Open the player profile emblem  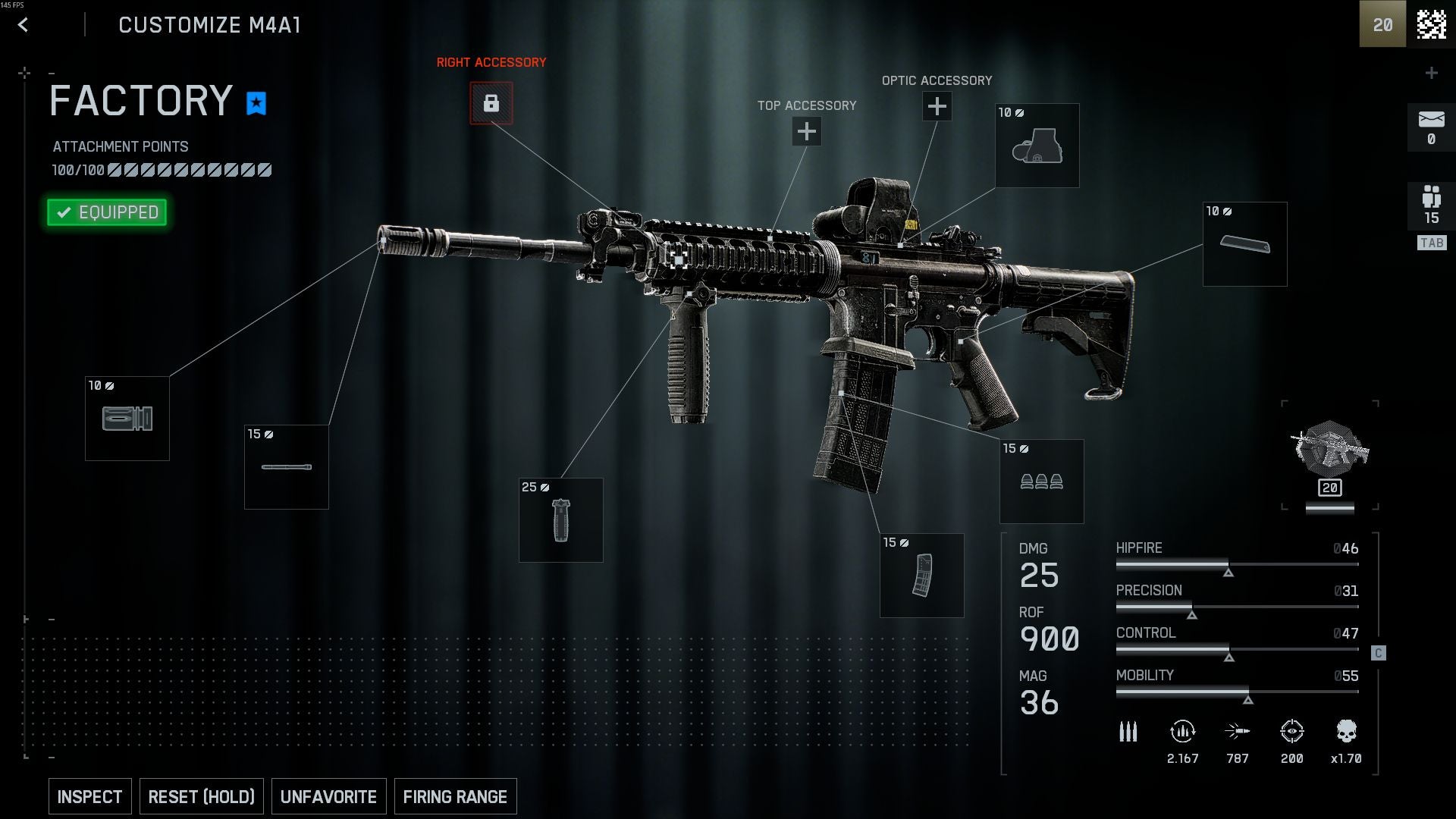click(x=1431, y=24)
